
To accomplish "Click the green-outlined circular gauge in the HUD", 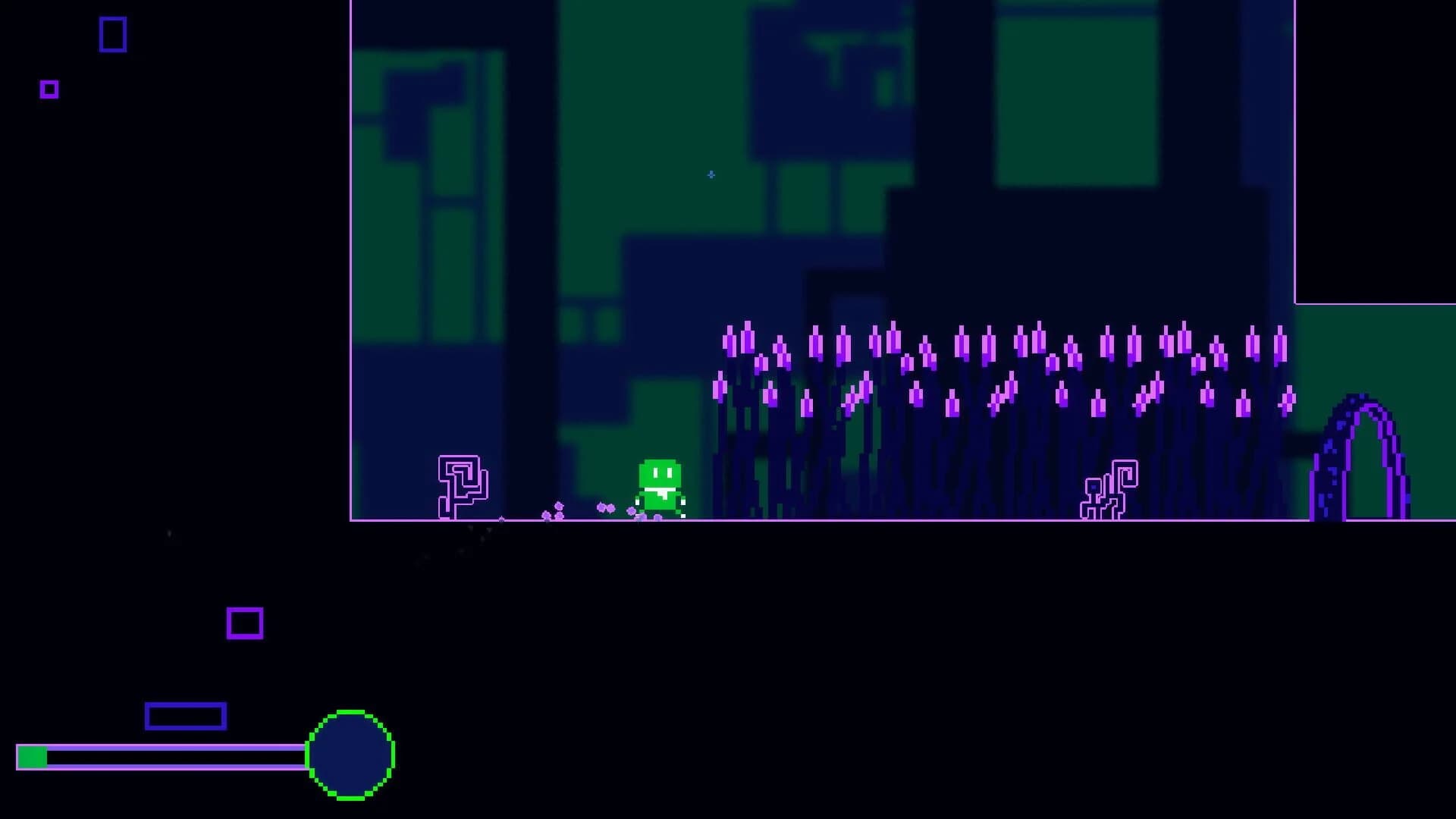I will [x=351, y=757].
